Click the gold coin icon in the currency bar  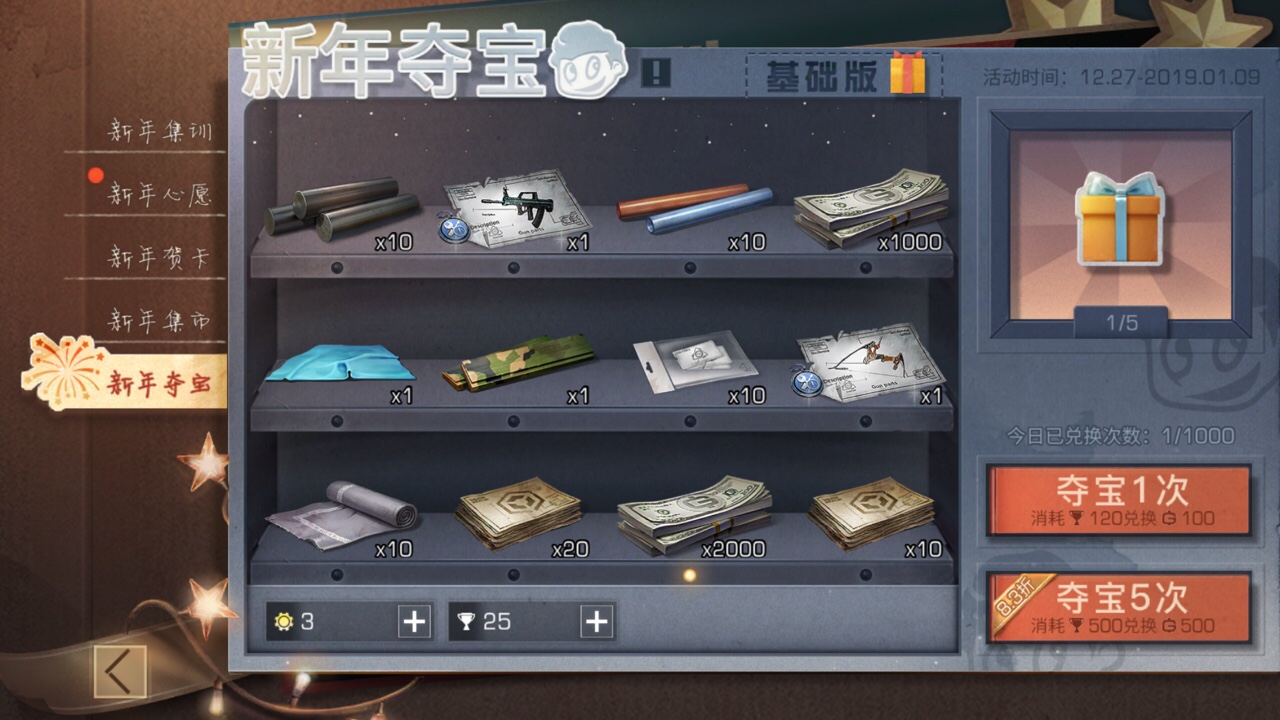(x=283, y=622)
